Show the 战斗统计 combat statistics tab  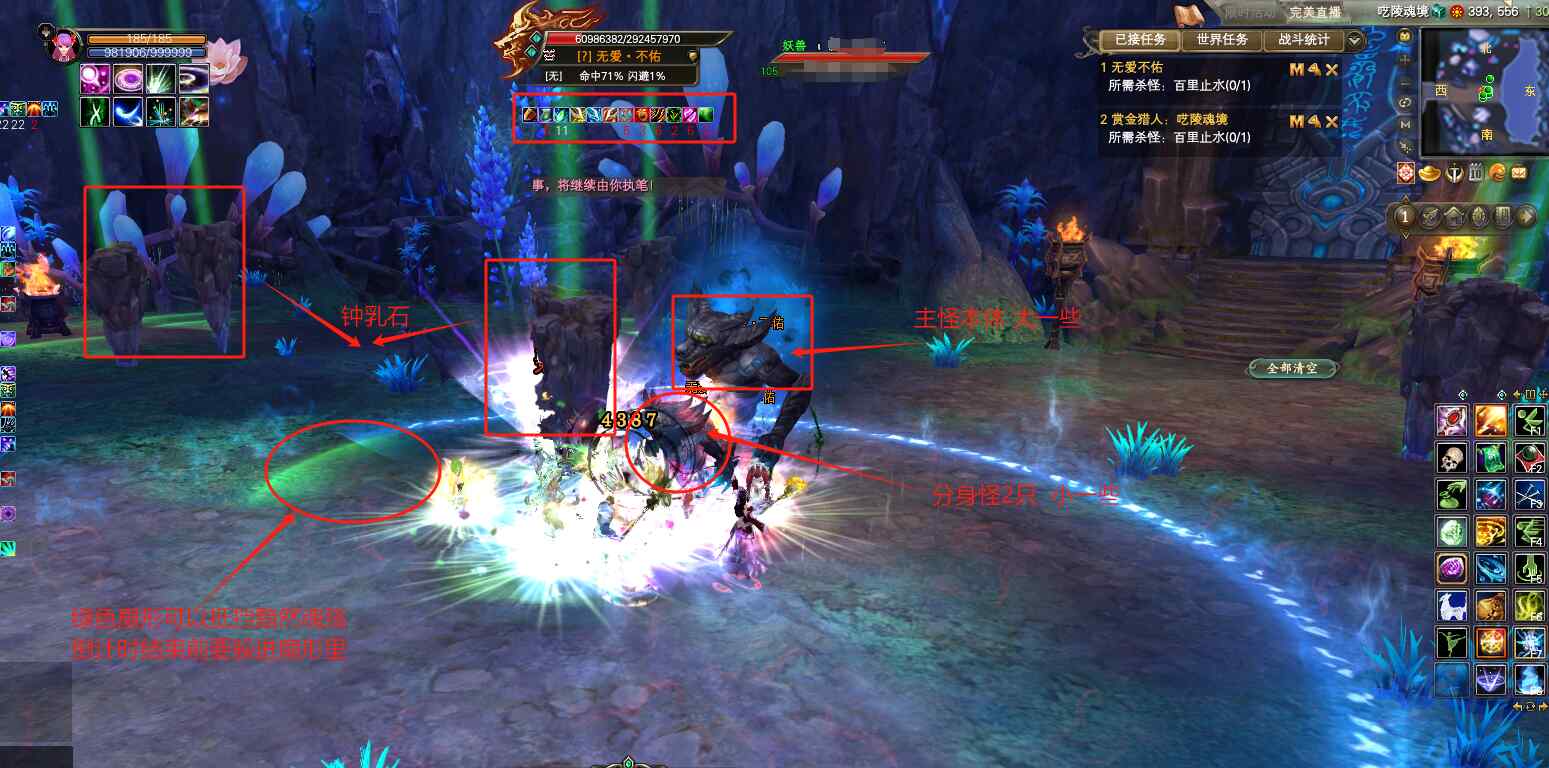(x=1303, y=40)
